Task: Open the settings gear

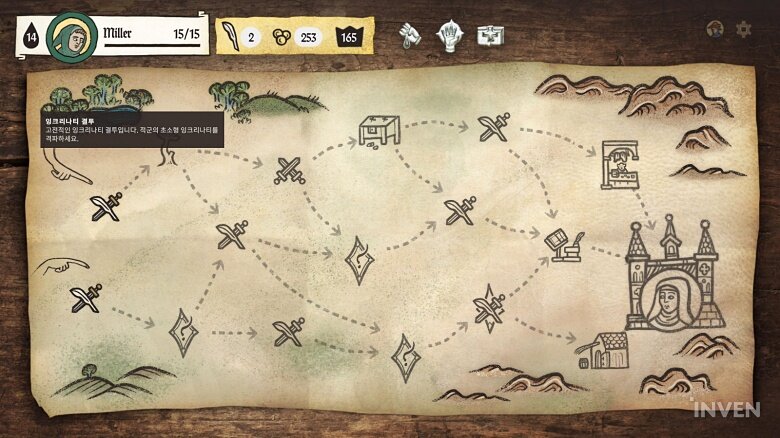Action: pyautogui.click(x=743, y=29)
